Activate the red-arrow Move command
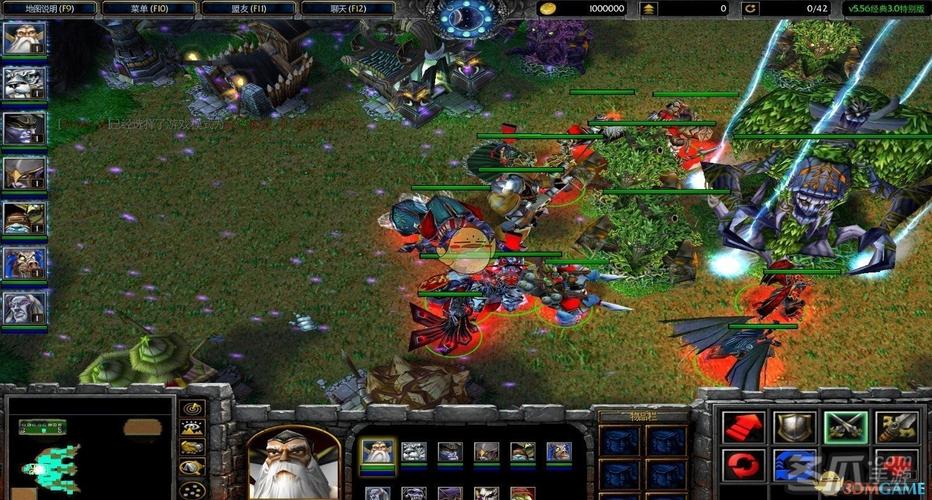This screenshot has height=500, width=932. point(744,427)
